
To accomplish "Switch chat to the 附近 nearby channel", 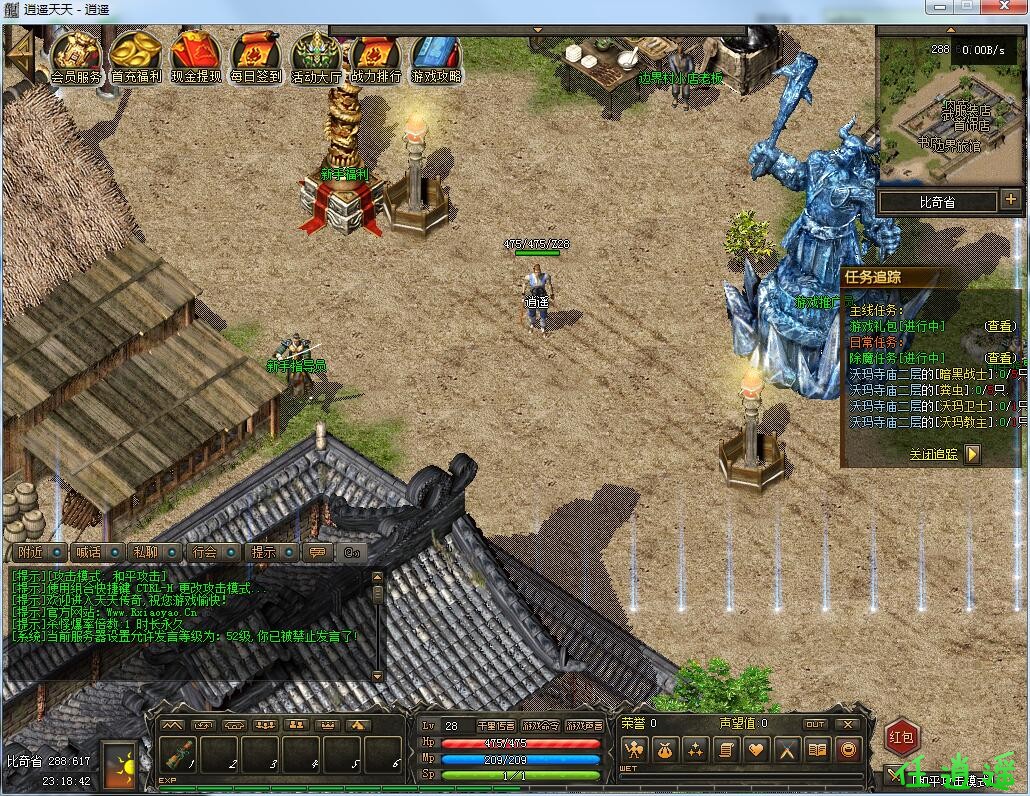I will coord(31,552).
